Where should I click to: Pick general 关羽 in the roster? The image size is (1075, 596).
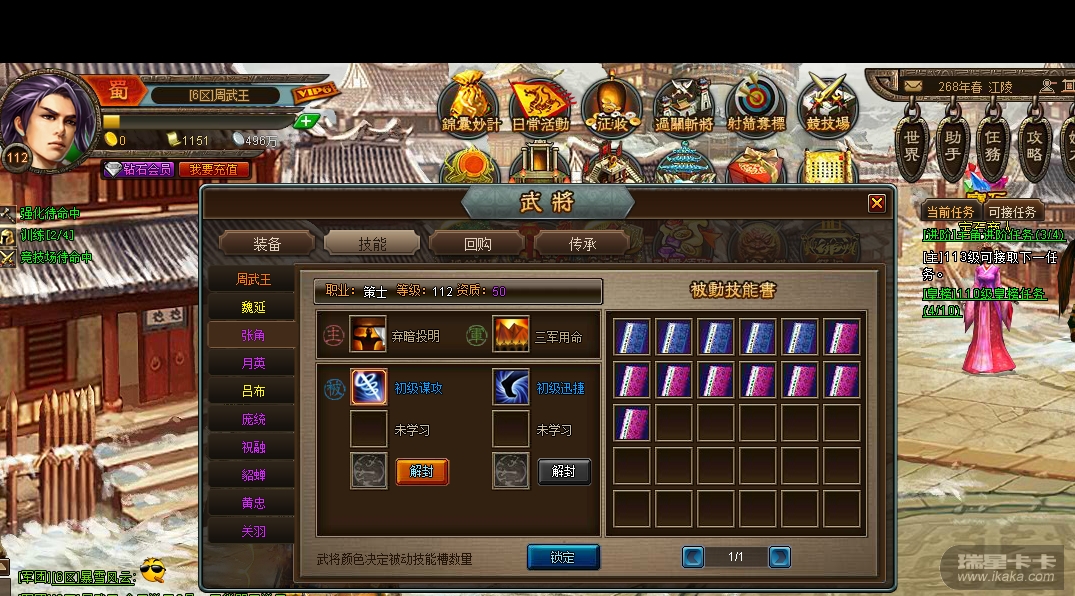(253, 532)
